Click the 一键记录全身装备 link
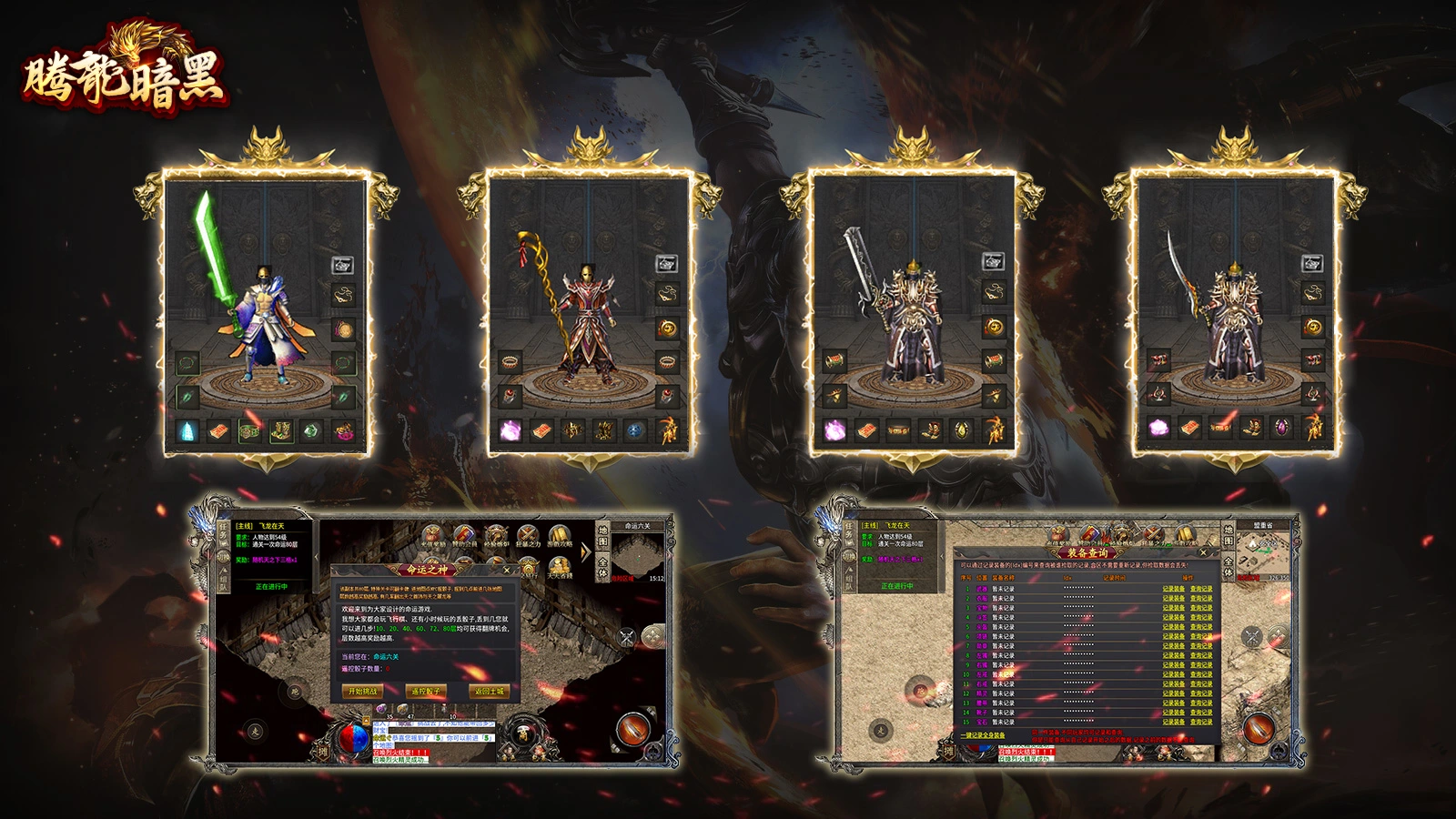 tap(983, 735)
